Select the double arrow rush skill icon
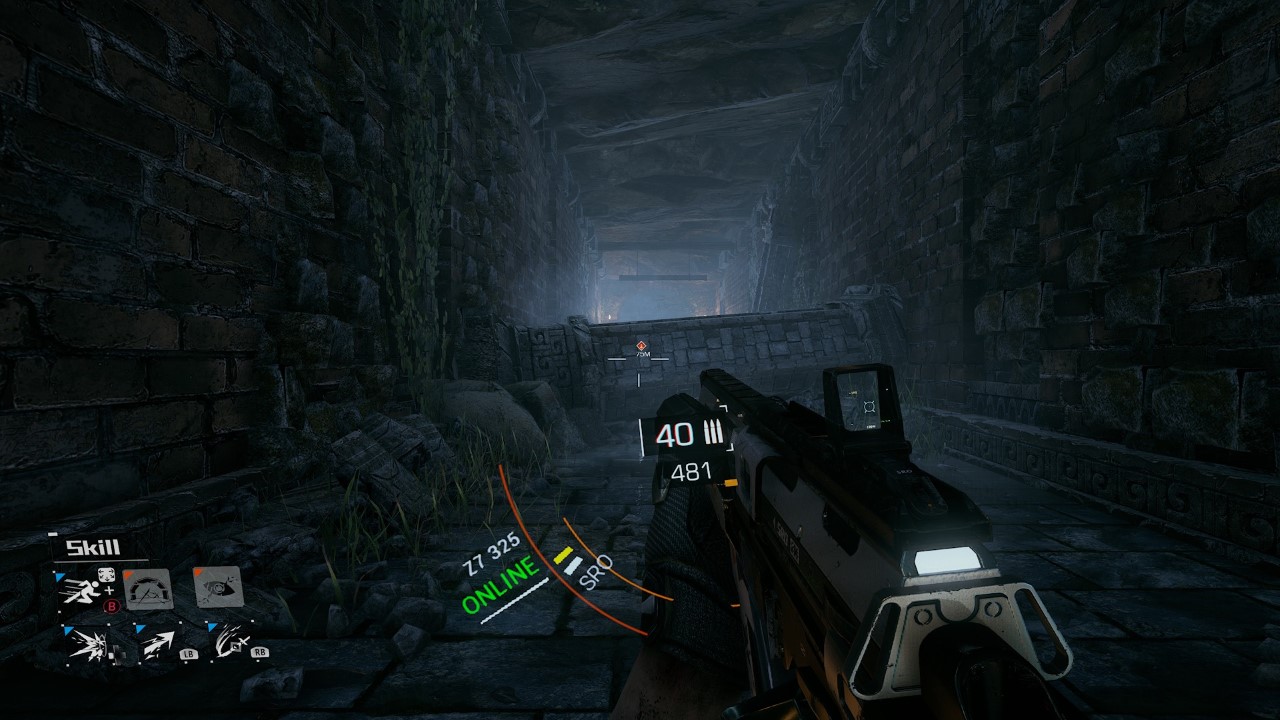The height and width of the screenshot is (720, 1280). [x=157, y=642]
